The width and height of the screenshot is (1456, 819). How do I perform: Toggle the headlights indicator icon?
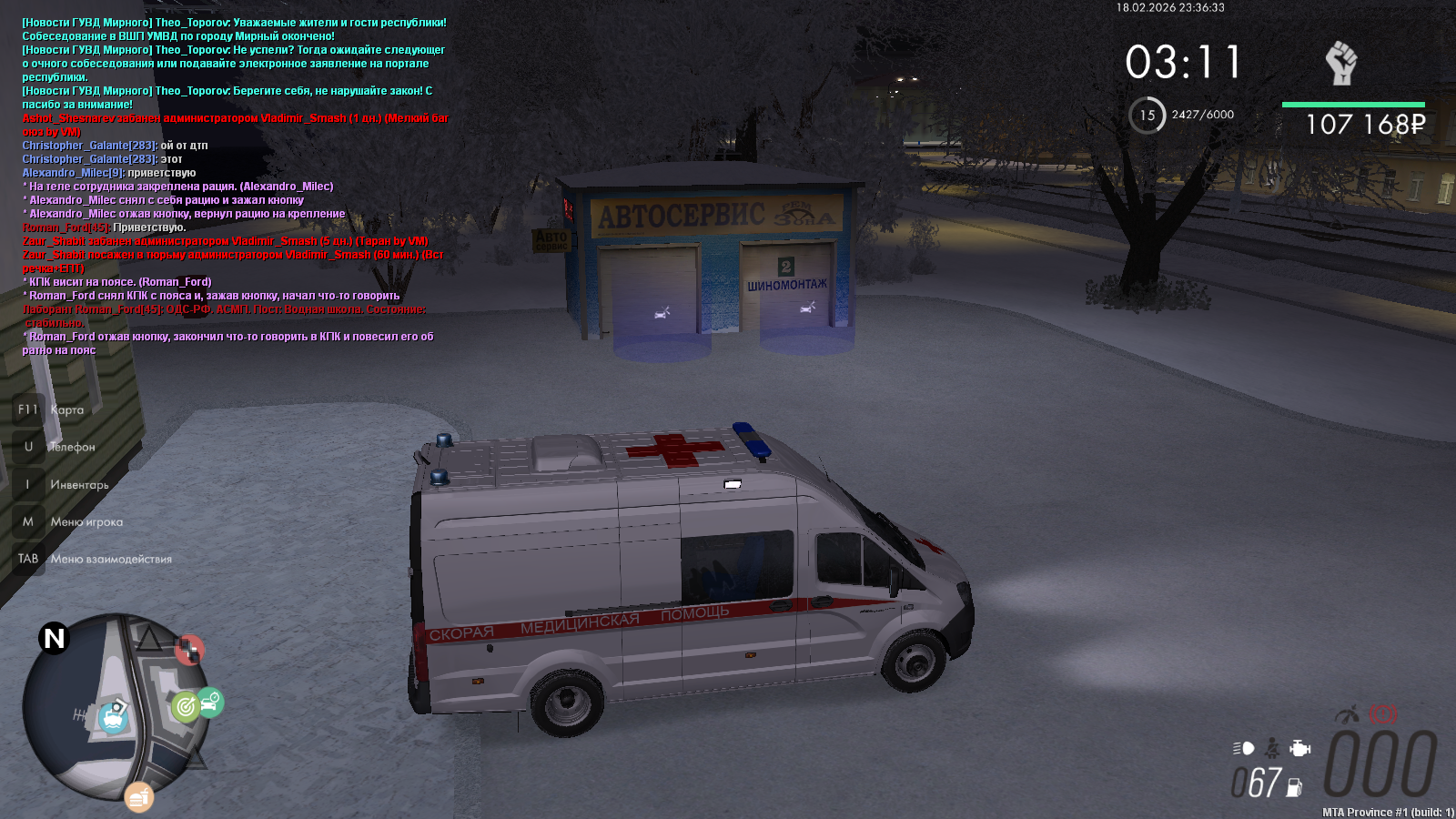(x=1243, y=748)
